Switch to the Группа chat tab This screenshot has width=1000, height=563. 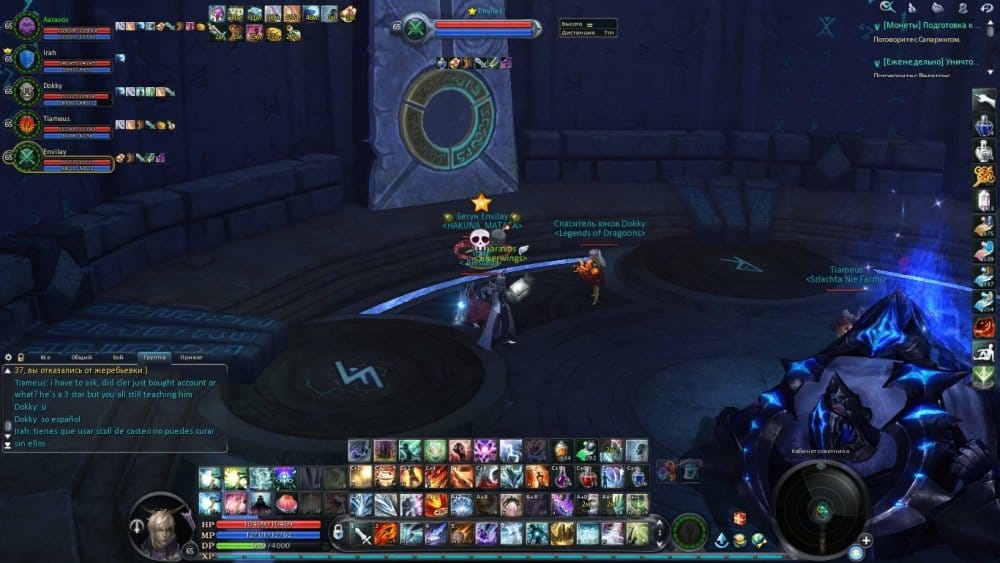[154, 357]
